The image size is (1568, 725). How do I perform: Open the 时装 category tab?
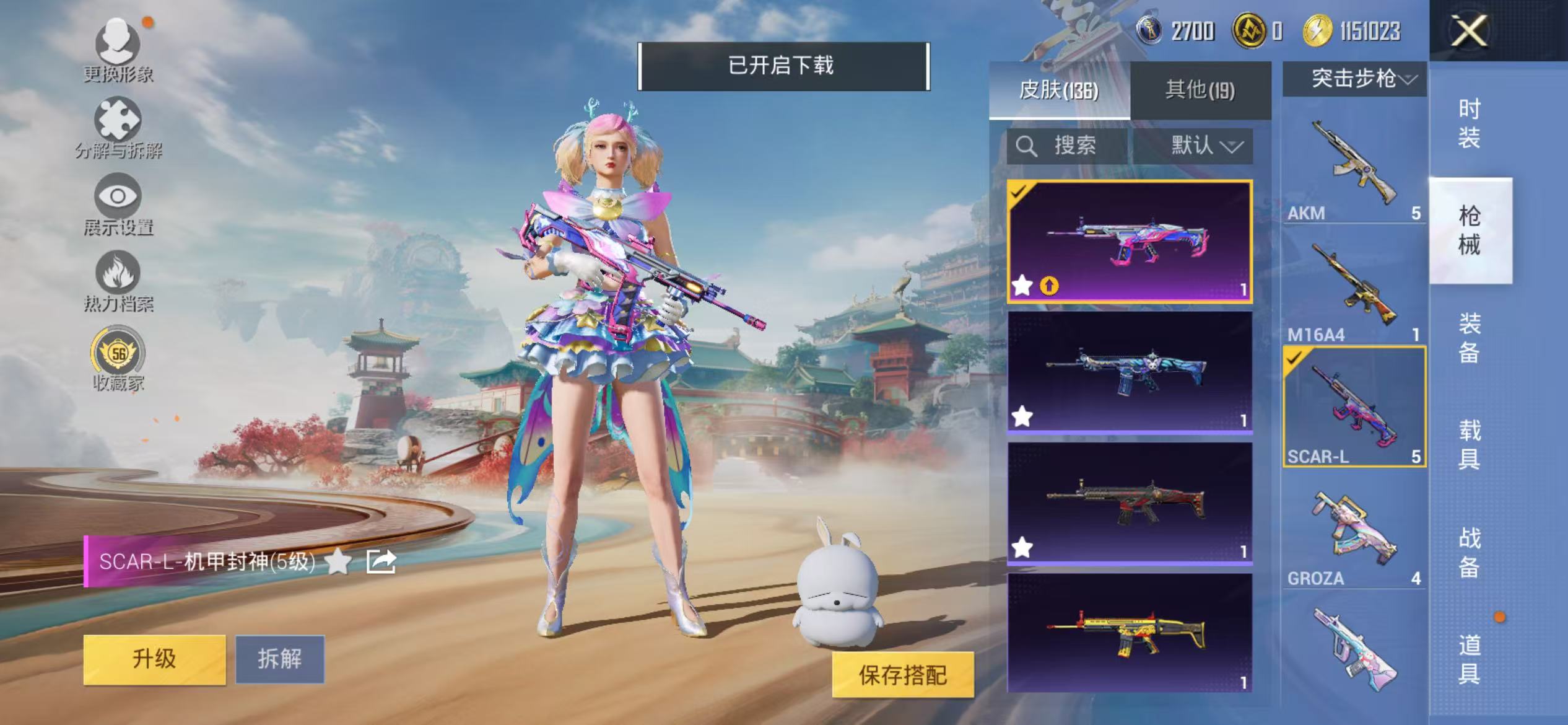tap(1471, 125)
